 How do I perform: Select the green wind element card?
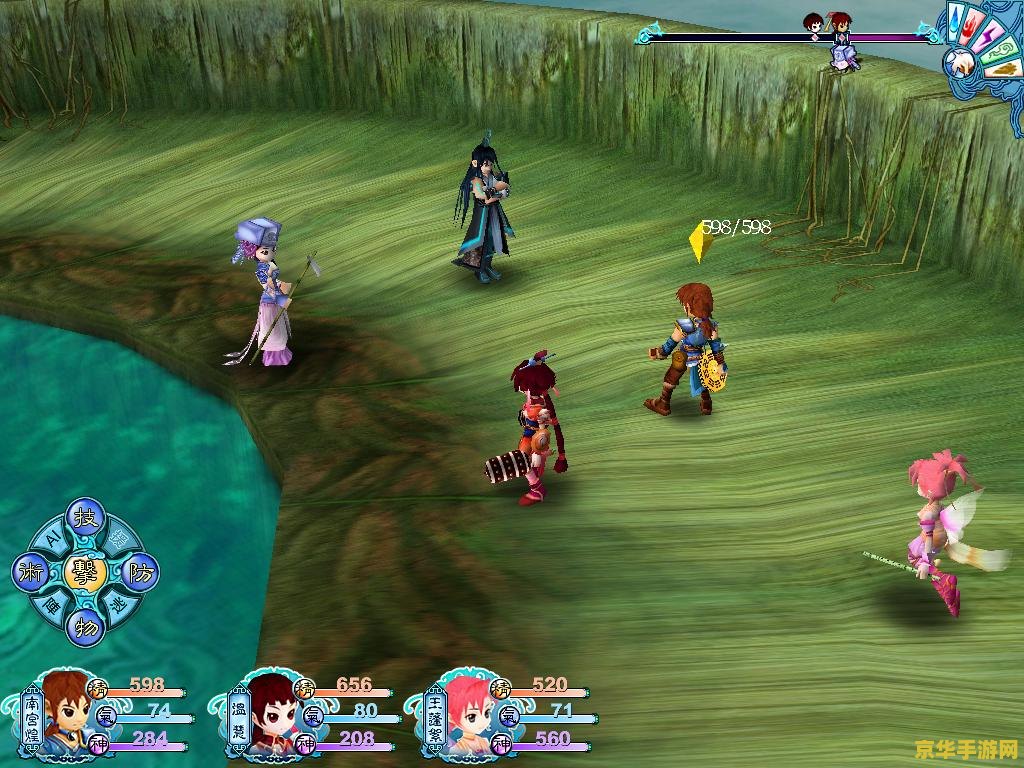1001,51
